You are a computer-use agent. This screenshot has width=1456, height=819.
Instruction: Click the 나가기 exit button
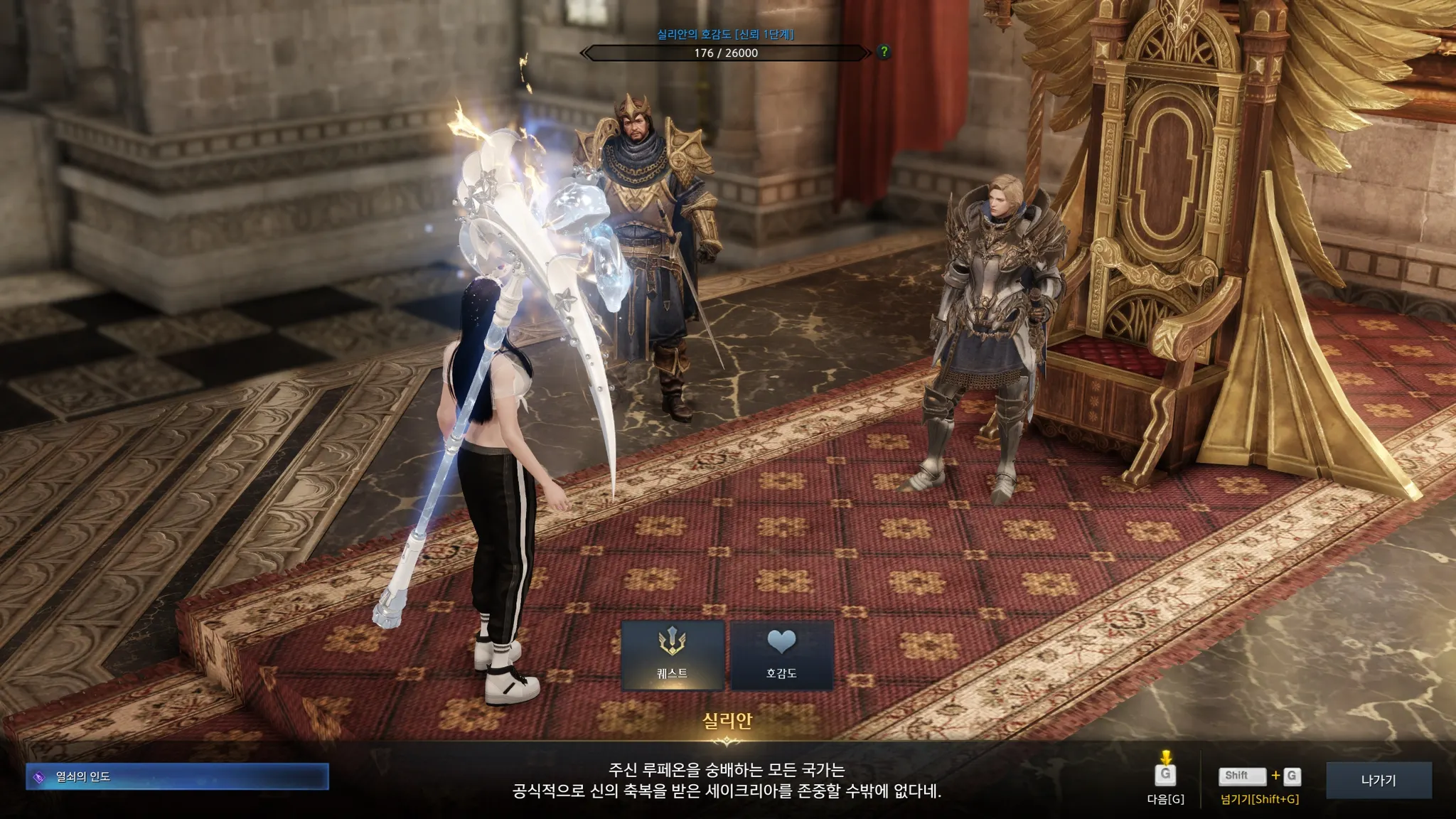point(1378,780)
